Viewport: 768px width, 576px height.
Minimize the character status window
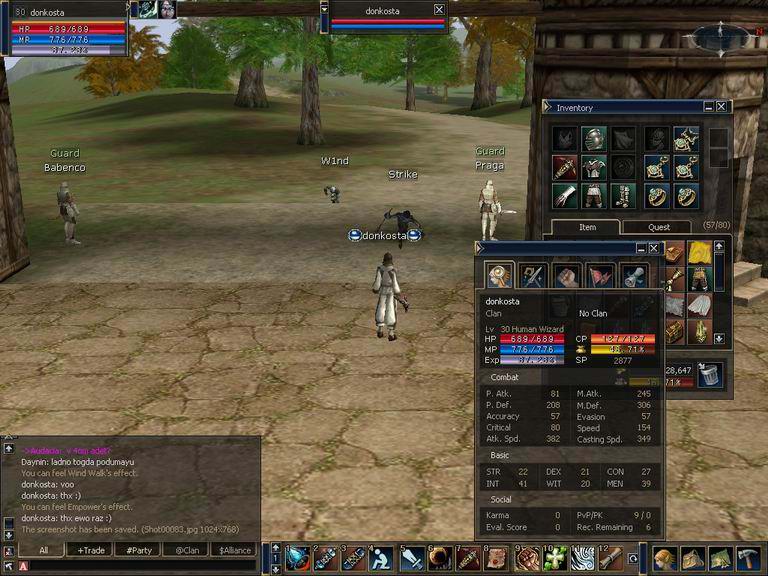[x=640, y=248]
